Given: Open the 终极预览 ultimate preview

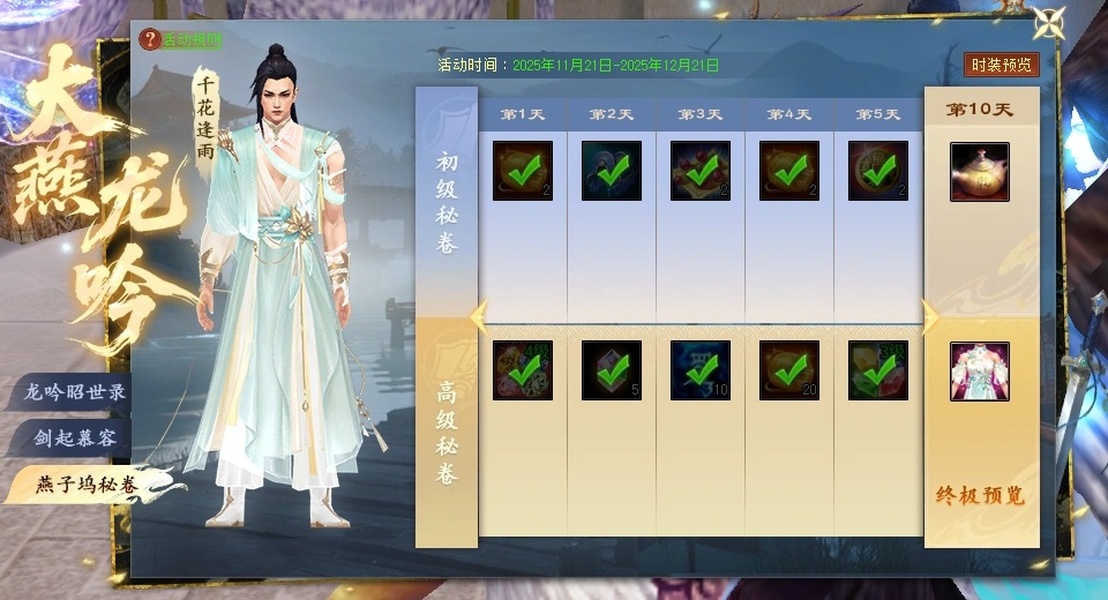Looking at the screenshot, I should tap(980, 496).
